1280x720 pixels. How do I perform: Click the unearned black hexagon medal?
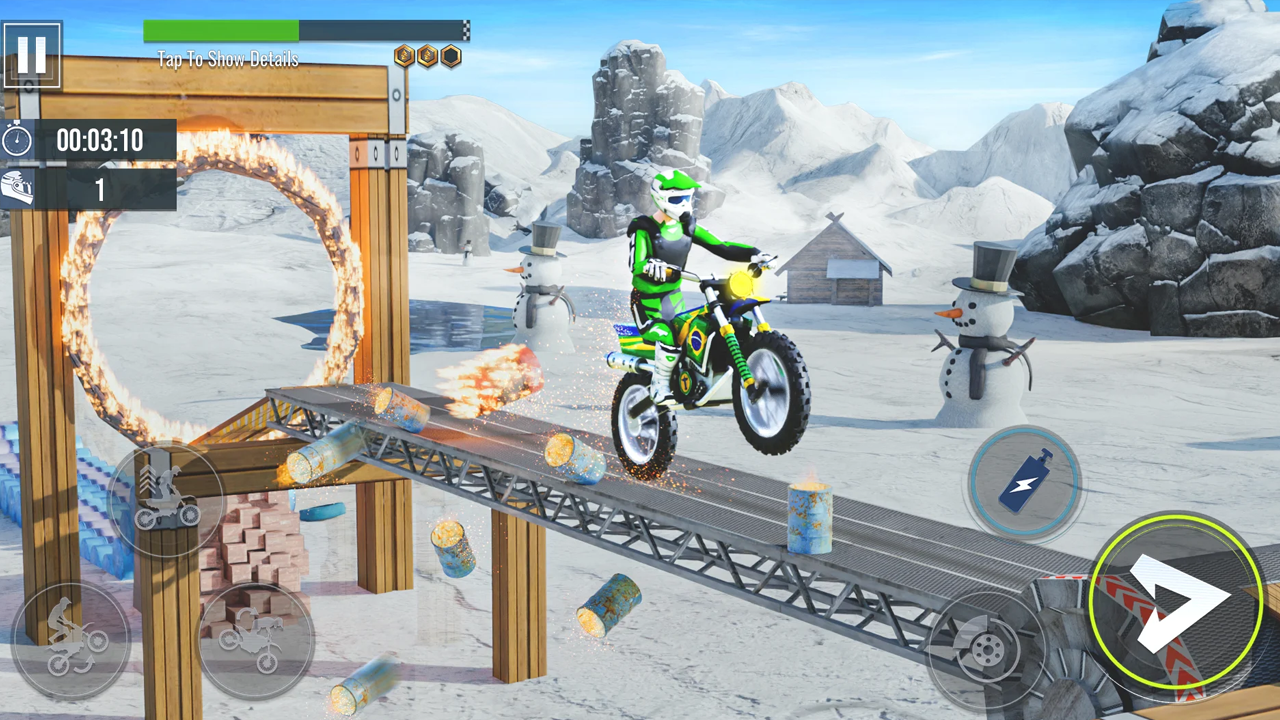point(452,55)
